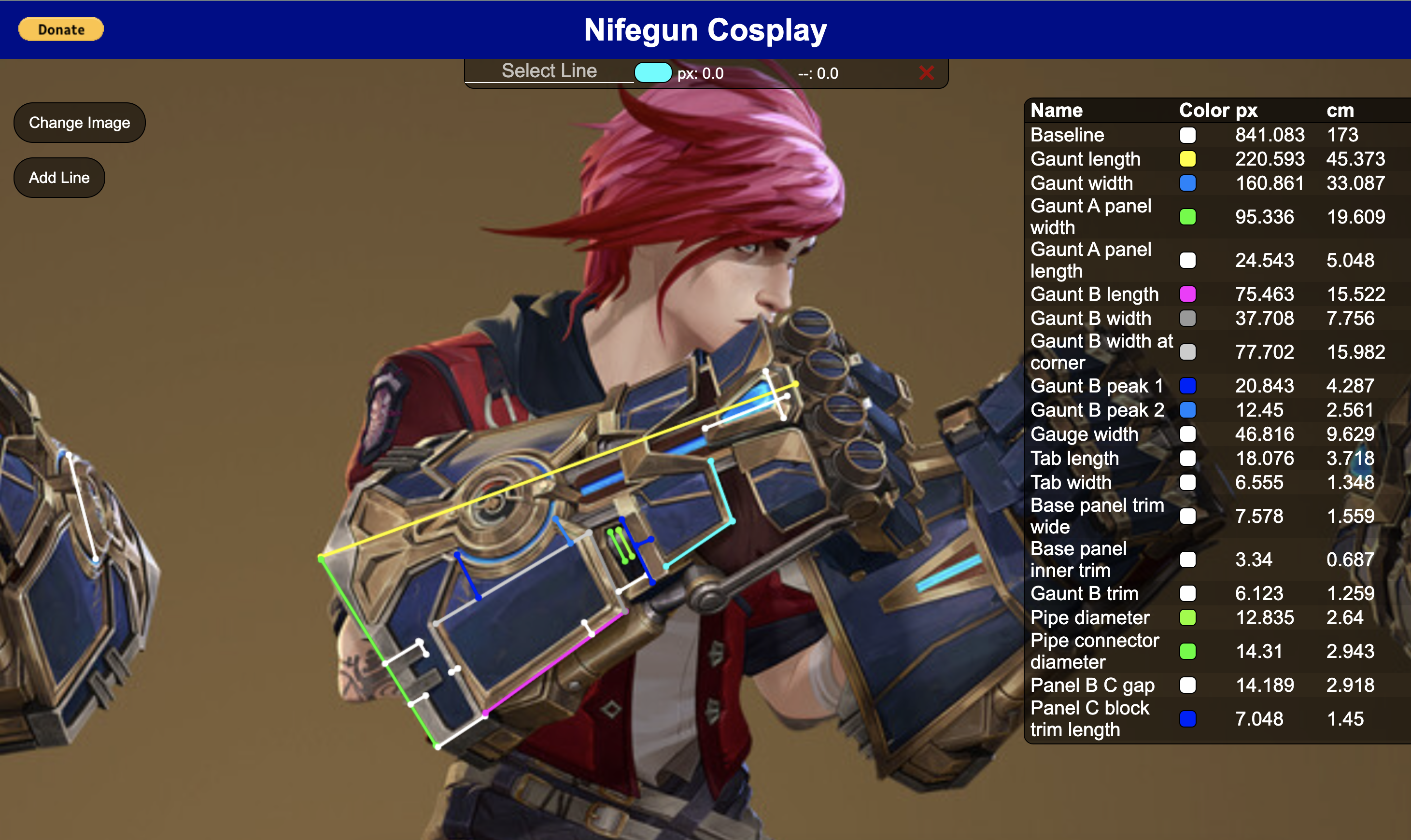Click the red X to clear selected line
This screenshot has height=840, width=1411.
click(926, 72)
